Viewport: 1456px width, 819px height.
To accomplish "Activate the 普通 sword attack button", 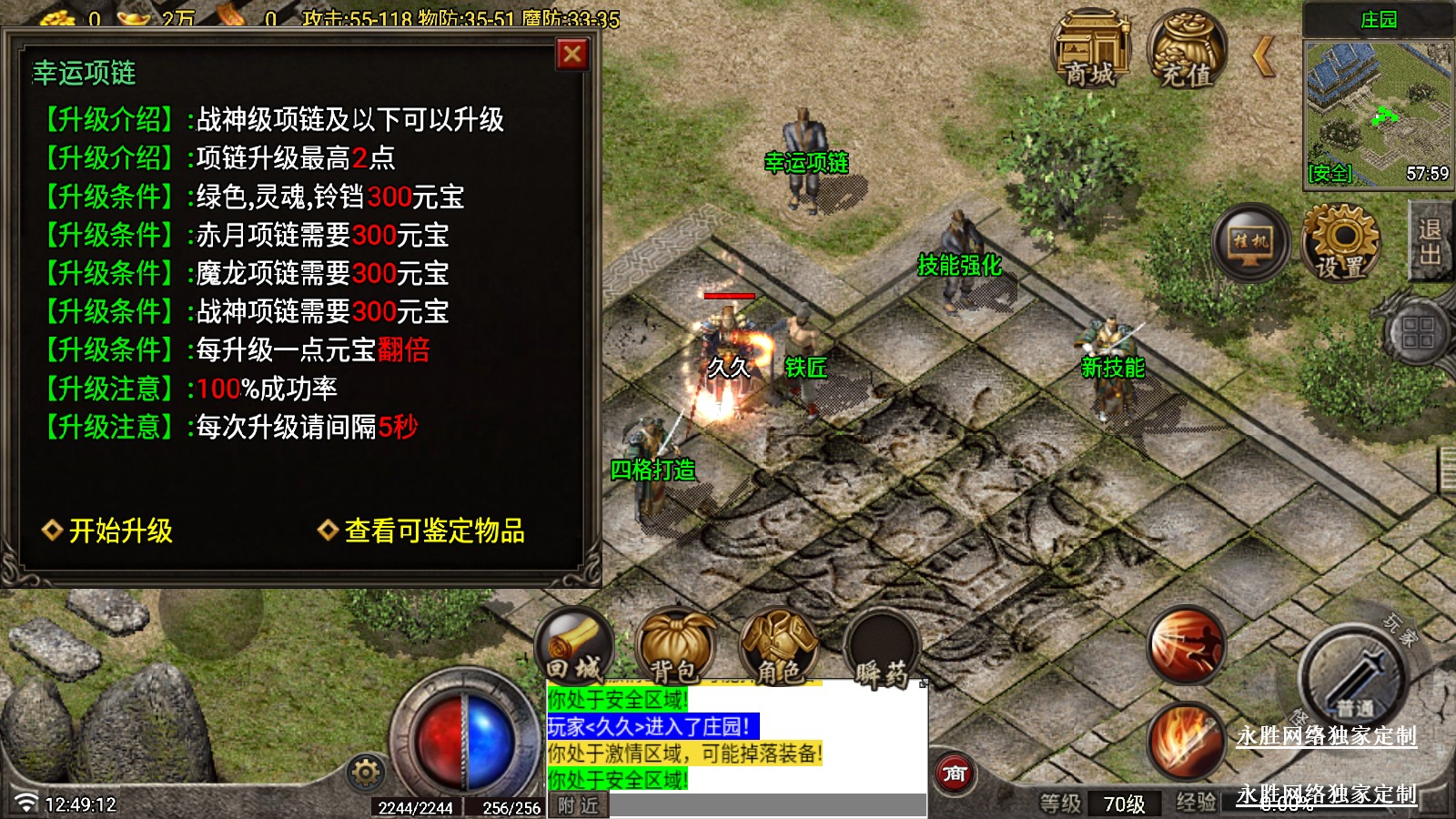I will (x=1354, y=678).
